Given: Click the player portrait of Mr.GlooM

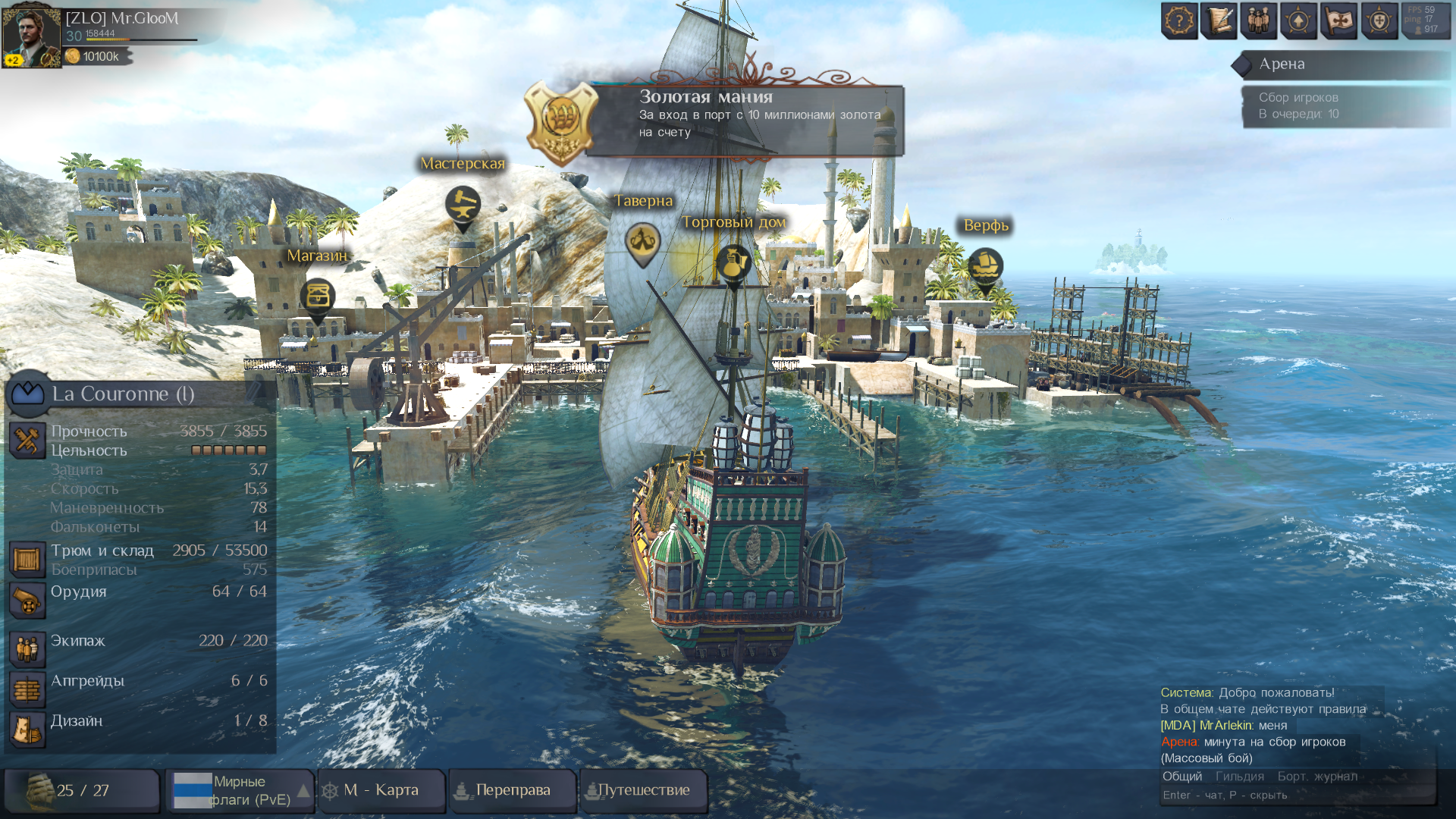Looking at the screenshot, I should 31,35.
